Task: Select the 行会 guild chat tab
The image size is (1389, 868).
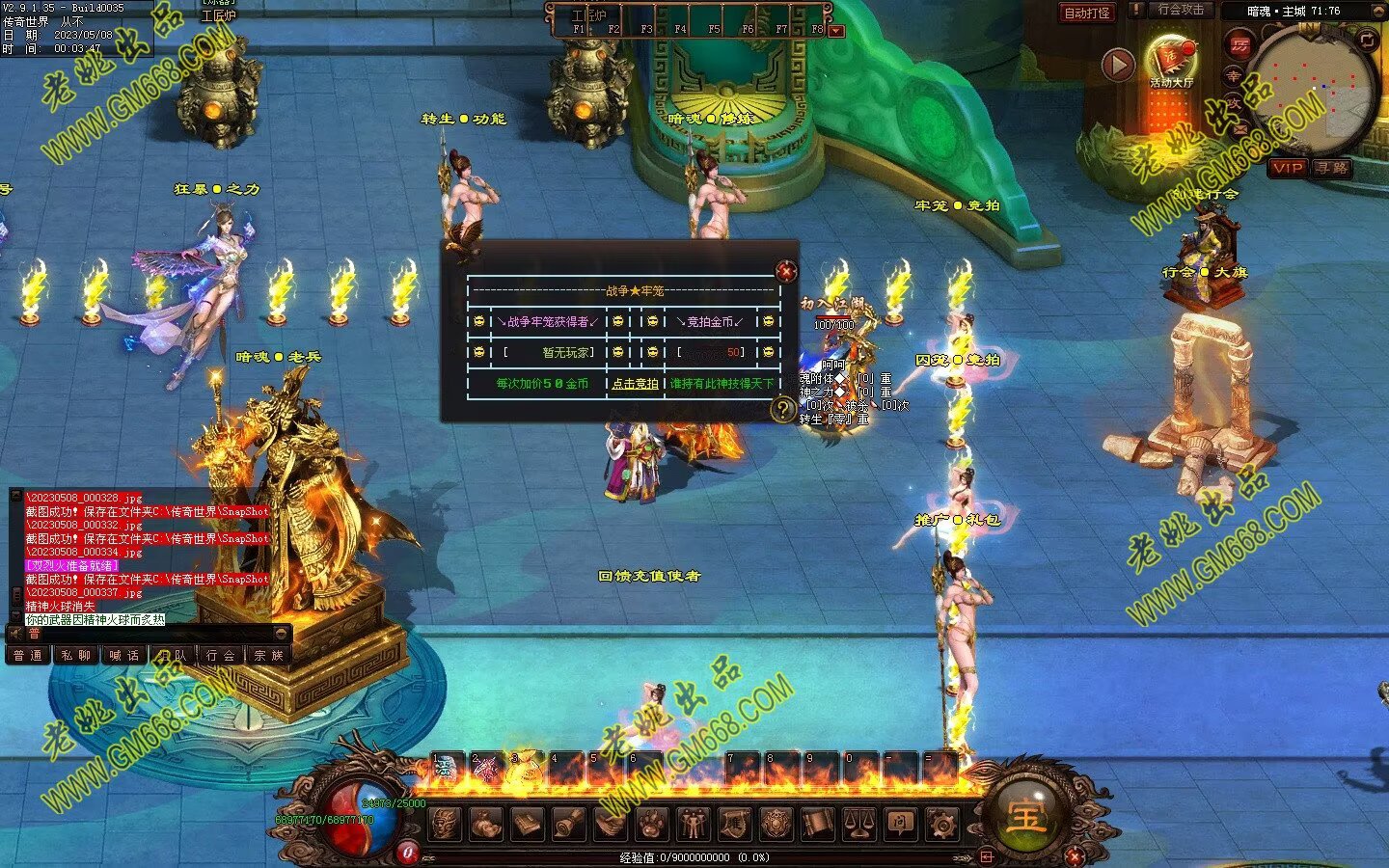Action: (x=221, y=655)
